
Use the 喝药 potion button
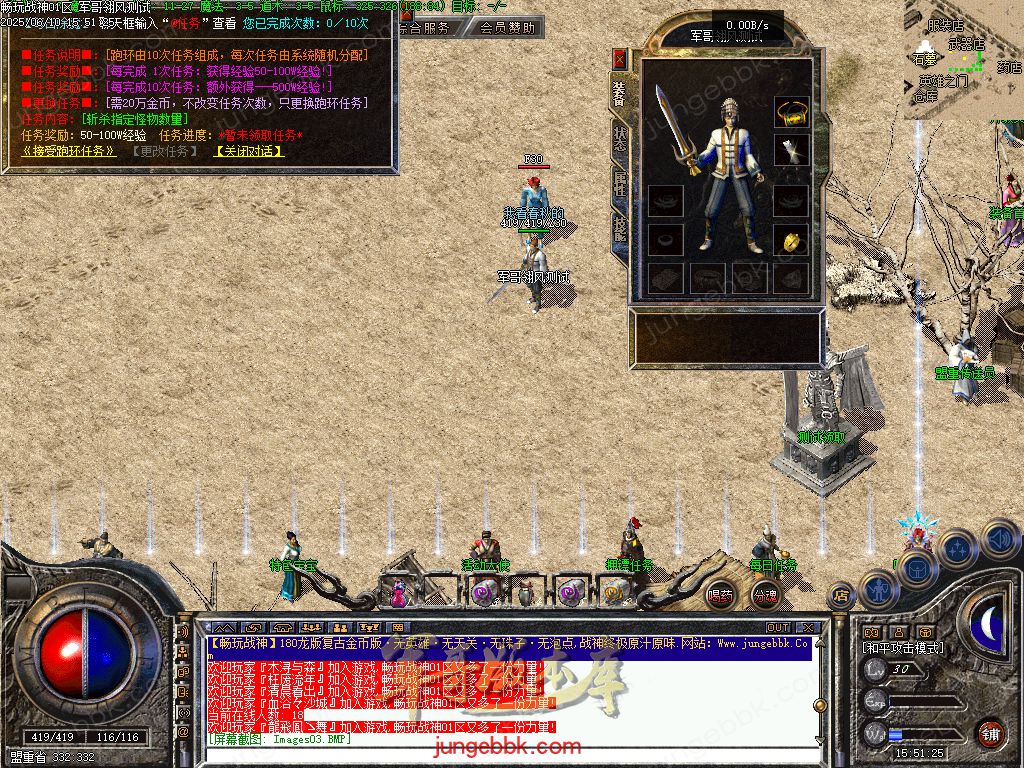click(x=720, y=595)
